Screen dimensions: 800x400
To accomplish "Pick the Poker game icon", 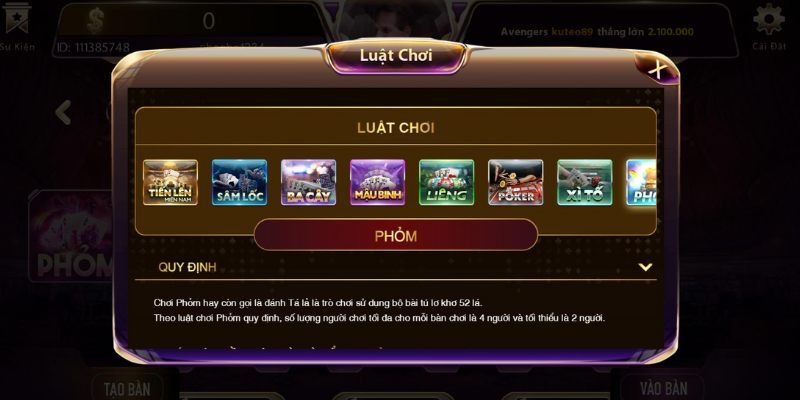I will coord(515,182).
